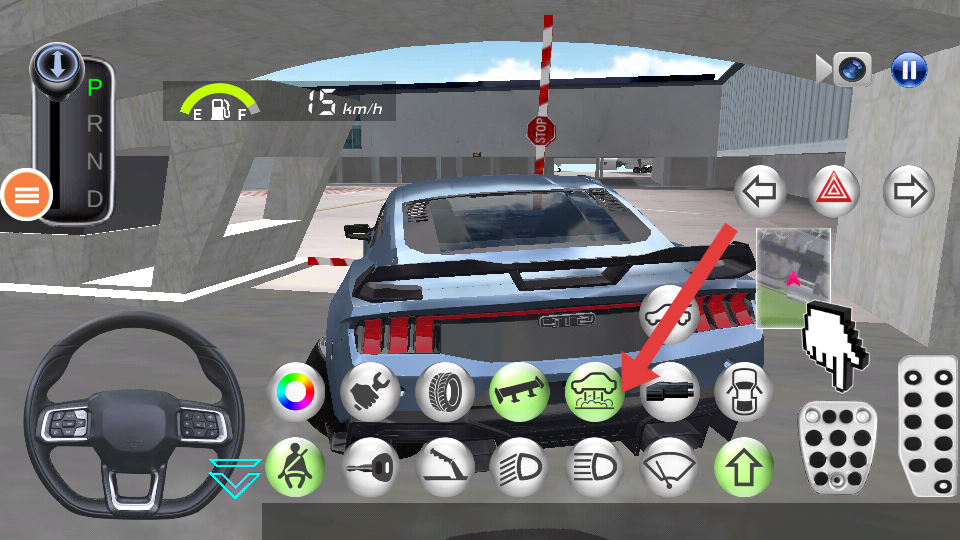The height and width of the screenshot is (540, 960).
Task: Open the car doors button
Action: [x=744, y=391]
